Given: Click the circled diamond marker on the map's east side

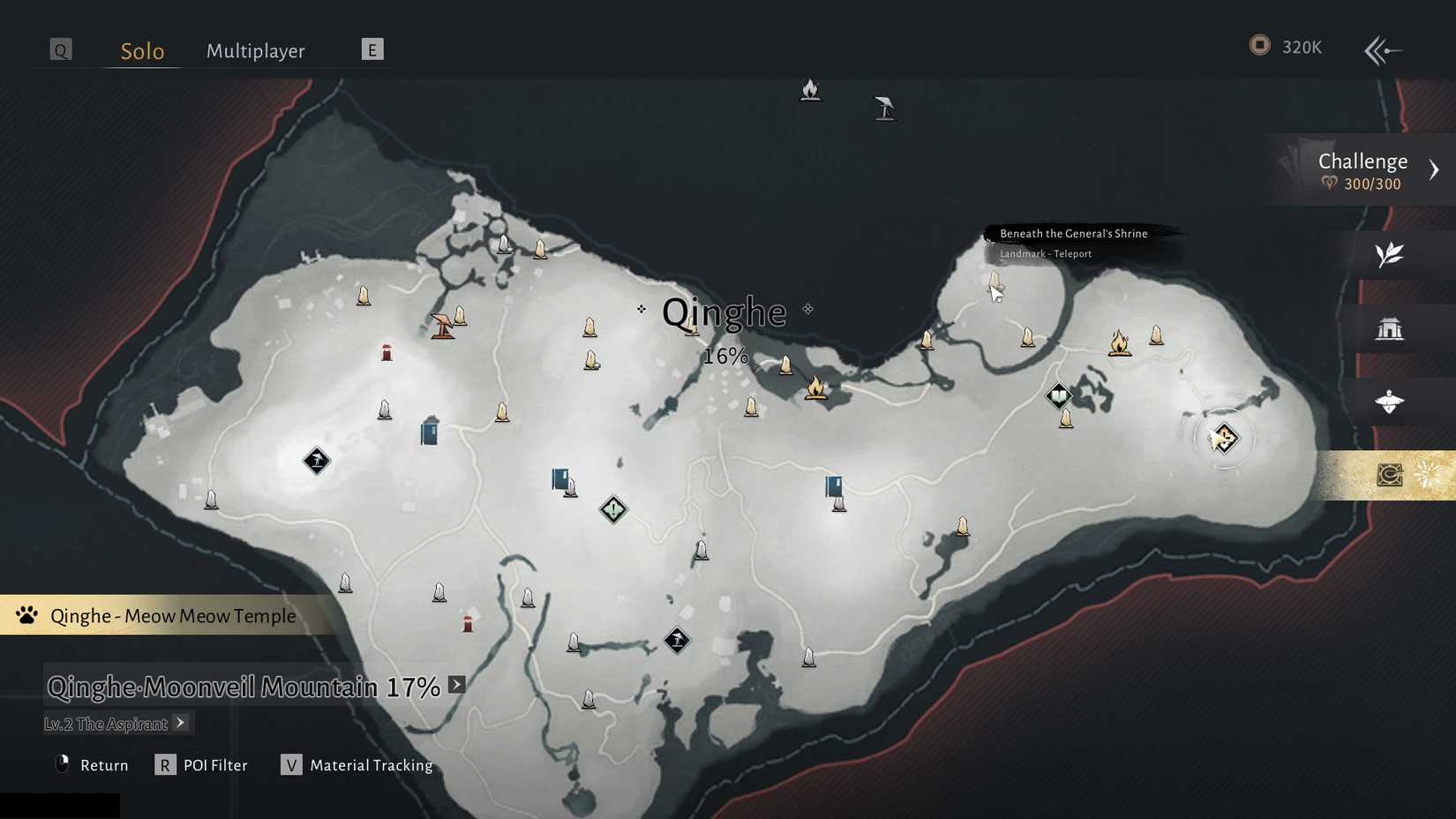Looking at the screenshot, I should (x=1224, y=439).
